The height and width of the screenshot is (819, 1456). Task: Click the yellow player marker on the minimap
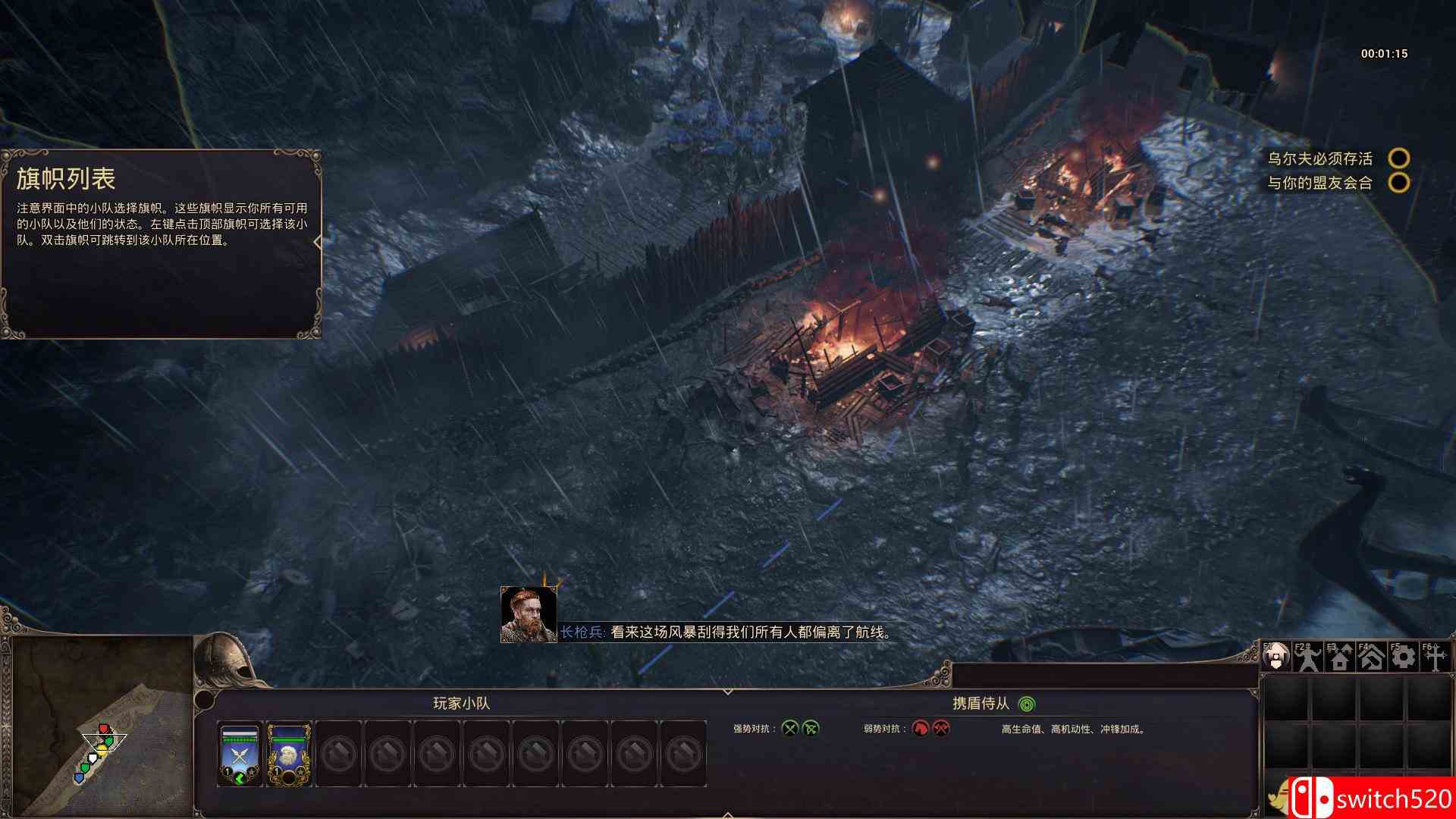[102, 749]
